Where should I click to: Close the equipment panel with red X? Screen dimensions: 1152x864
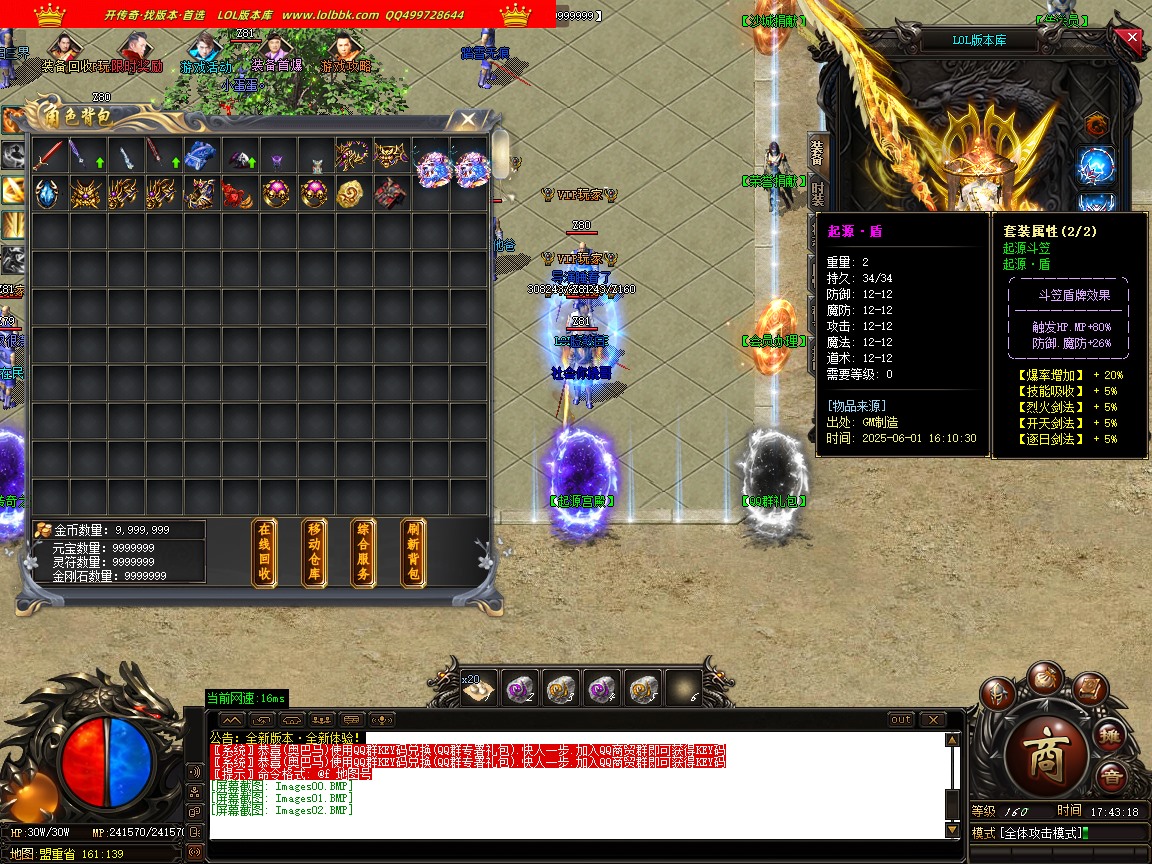[x=1132, y=39]
